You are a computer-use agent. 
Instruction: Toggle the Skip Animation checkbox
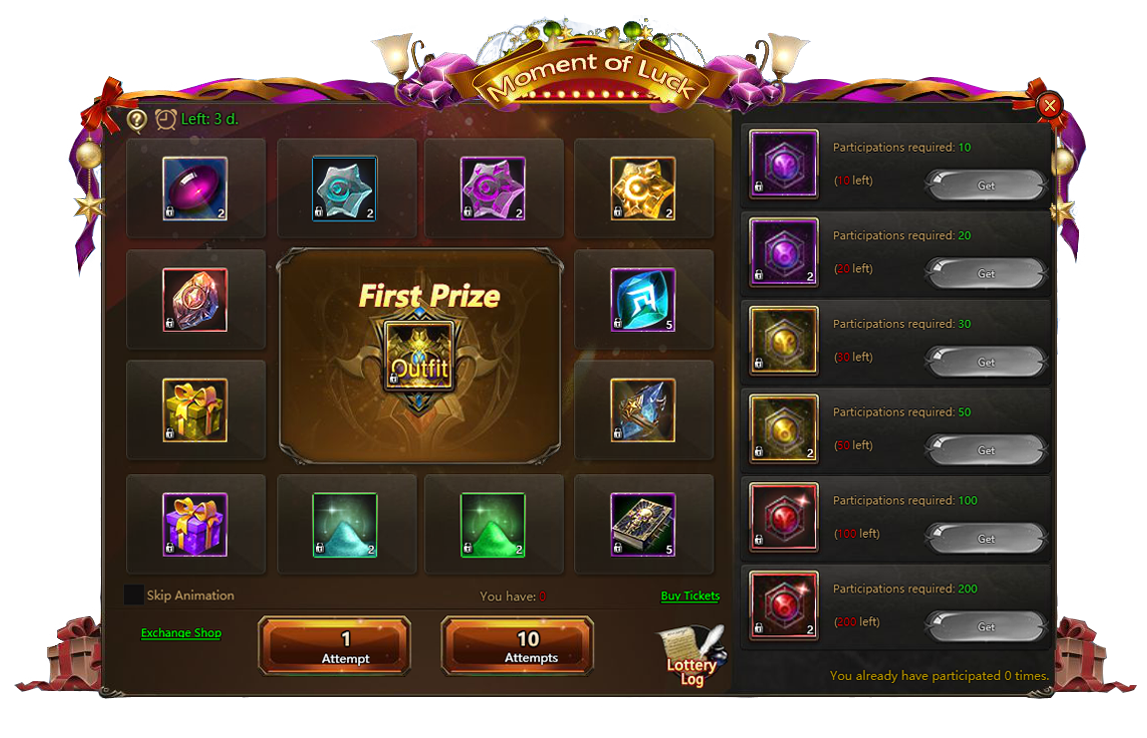click(x=134, y=595)
